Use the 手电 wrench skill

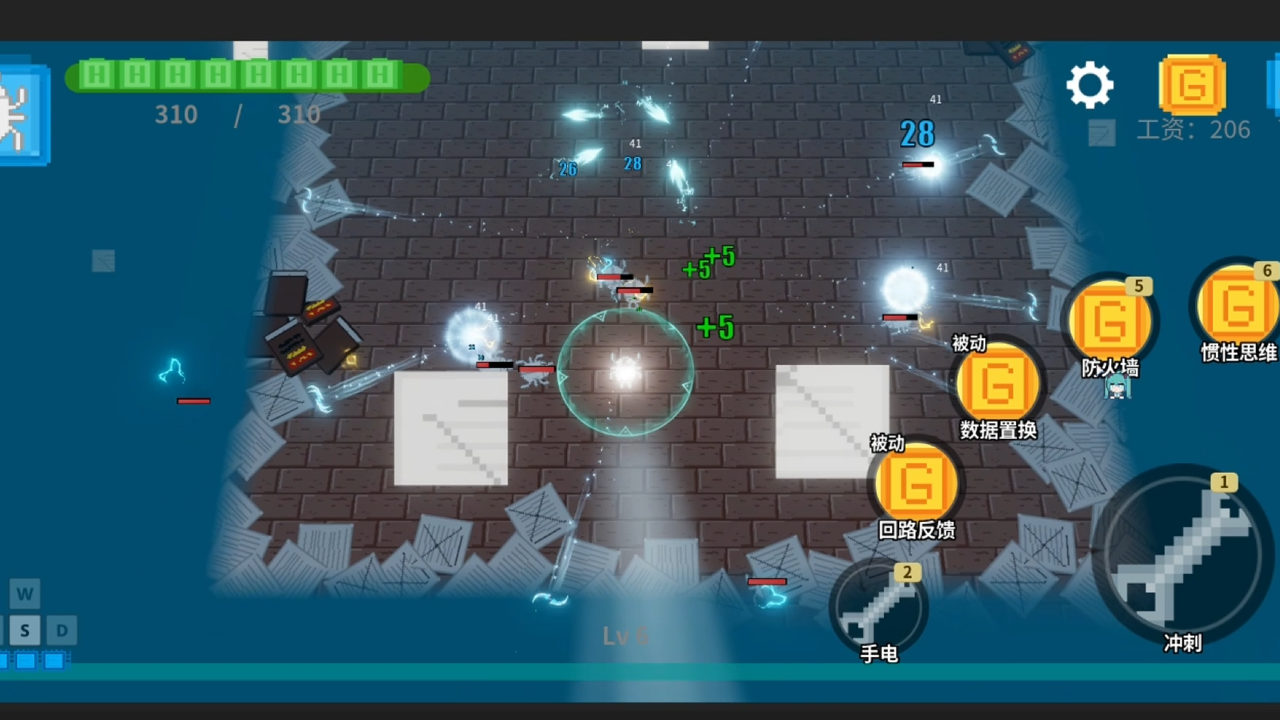[878, 605]
